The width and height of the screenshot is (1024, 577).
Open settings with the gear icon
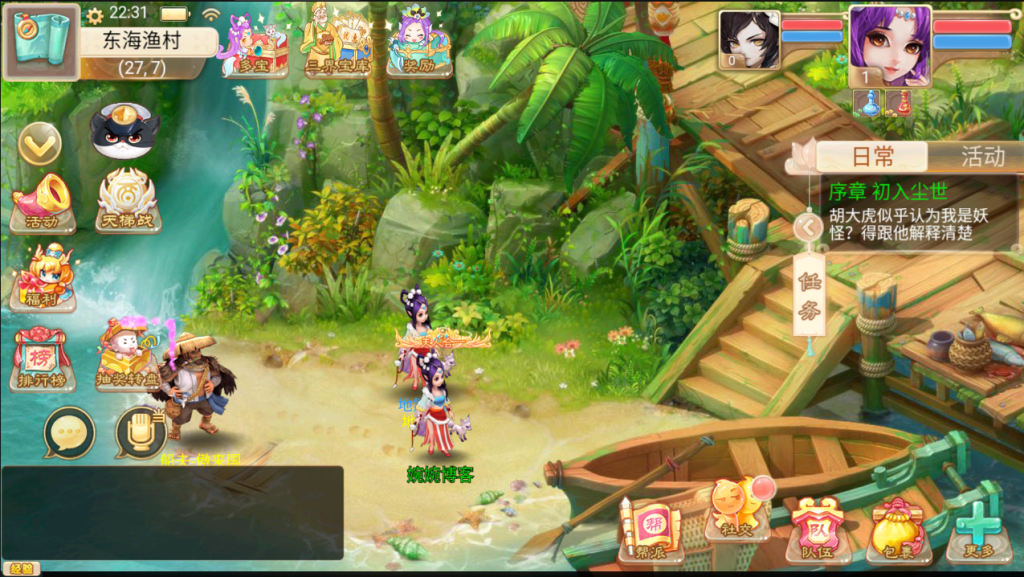pos(95,15)
